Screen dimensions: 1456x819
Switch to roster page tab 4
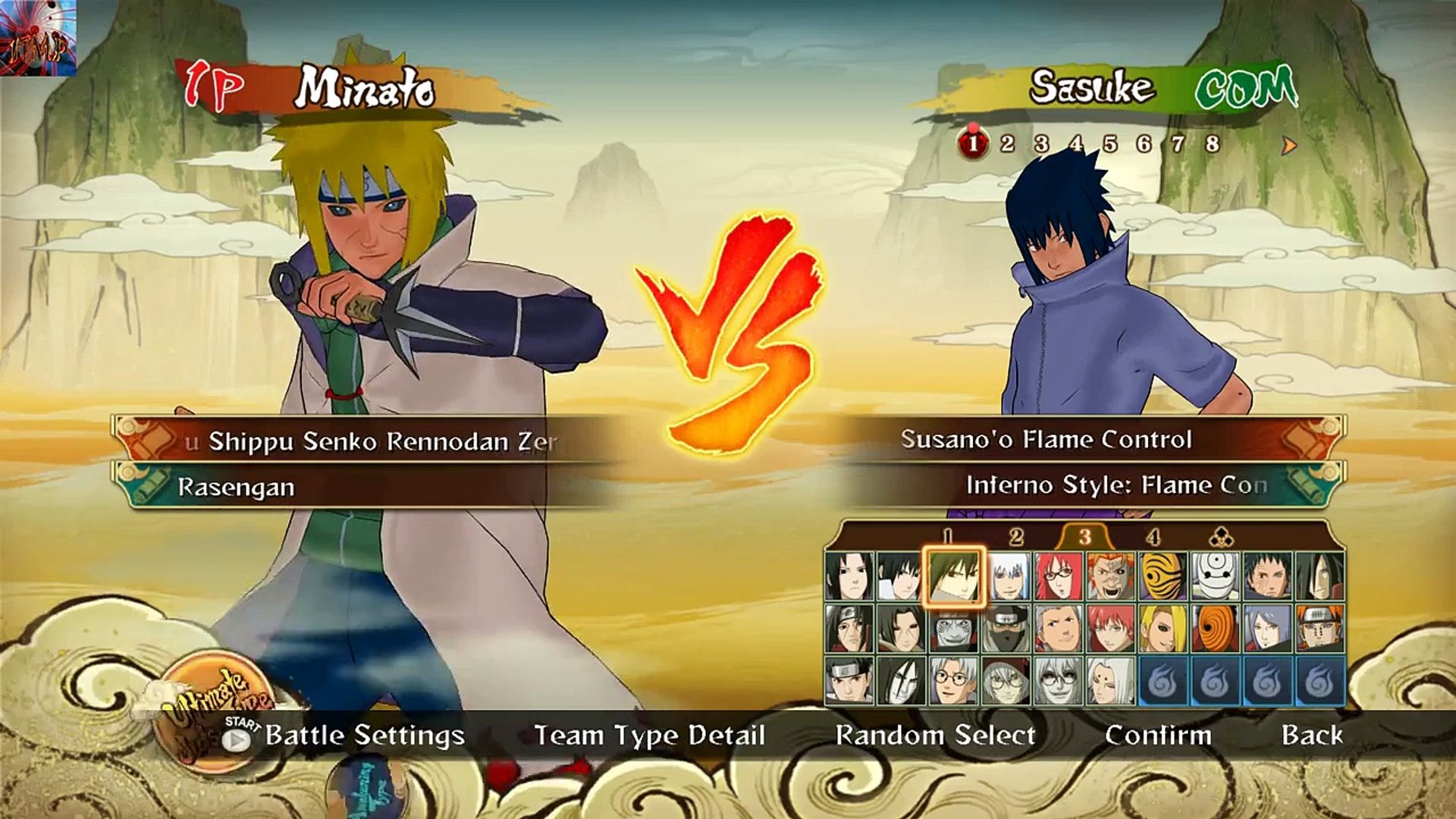[1153, 537]
